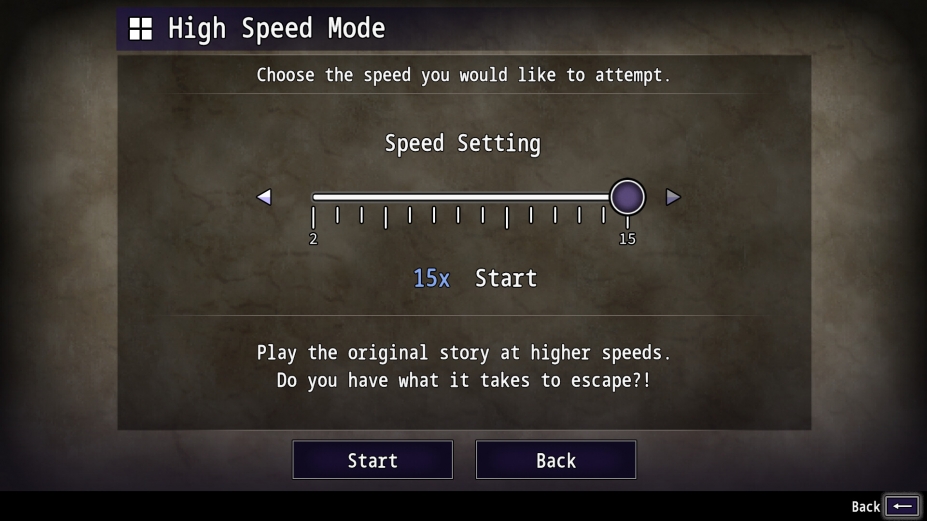Select the Start text next to 15x

[x=505, y=278]
